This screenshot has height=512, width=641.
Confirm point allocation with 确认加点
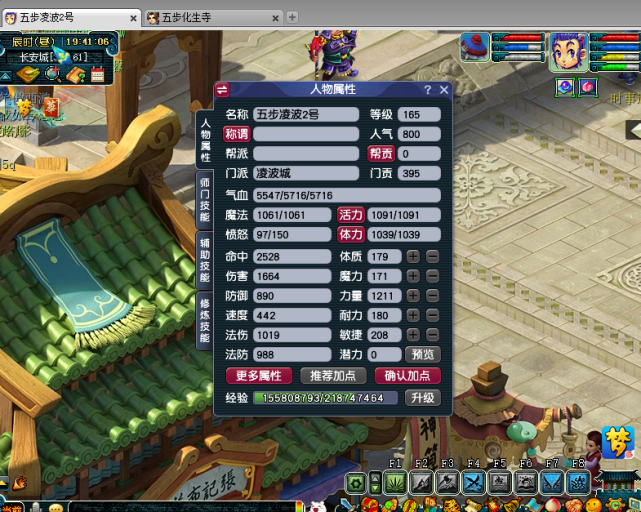coord(407,376)
